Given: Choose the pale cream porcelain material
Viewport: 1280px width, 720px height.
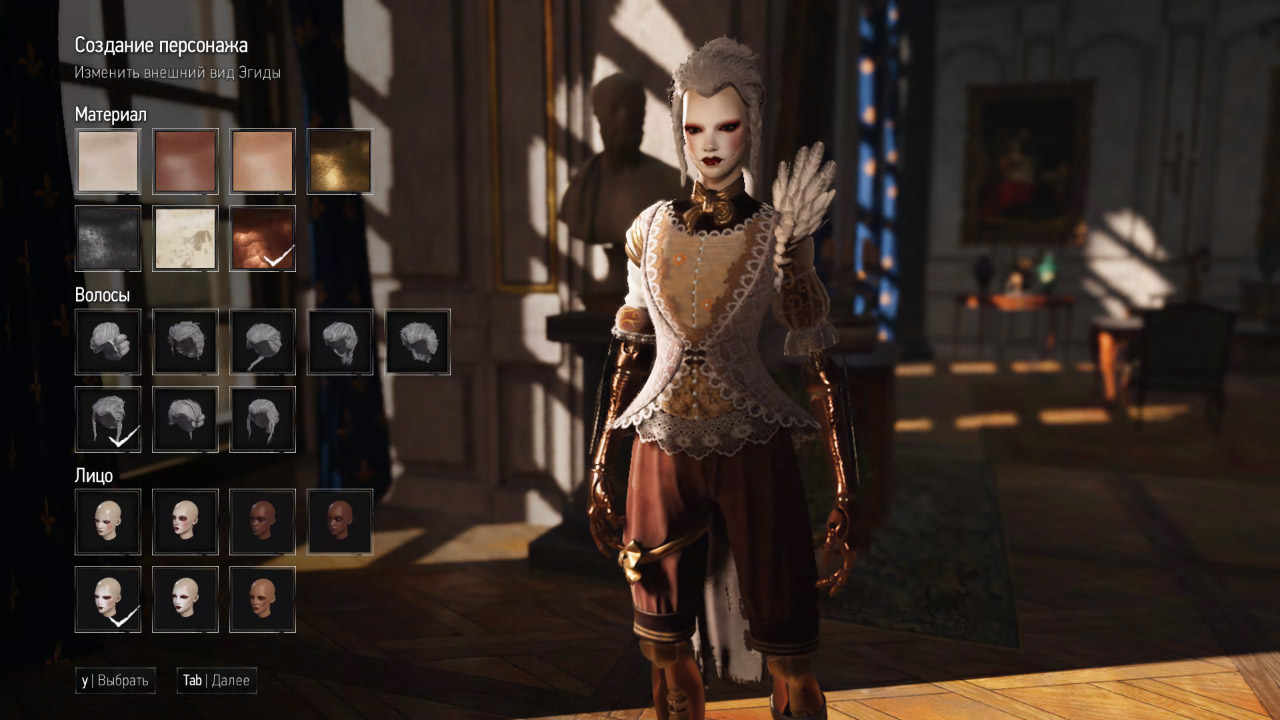Looking at the screenshot, I should [x=108, y=161].
